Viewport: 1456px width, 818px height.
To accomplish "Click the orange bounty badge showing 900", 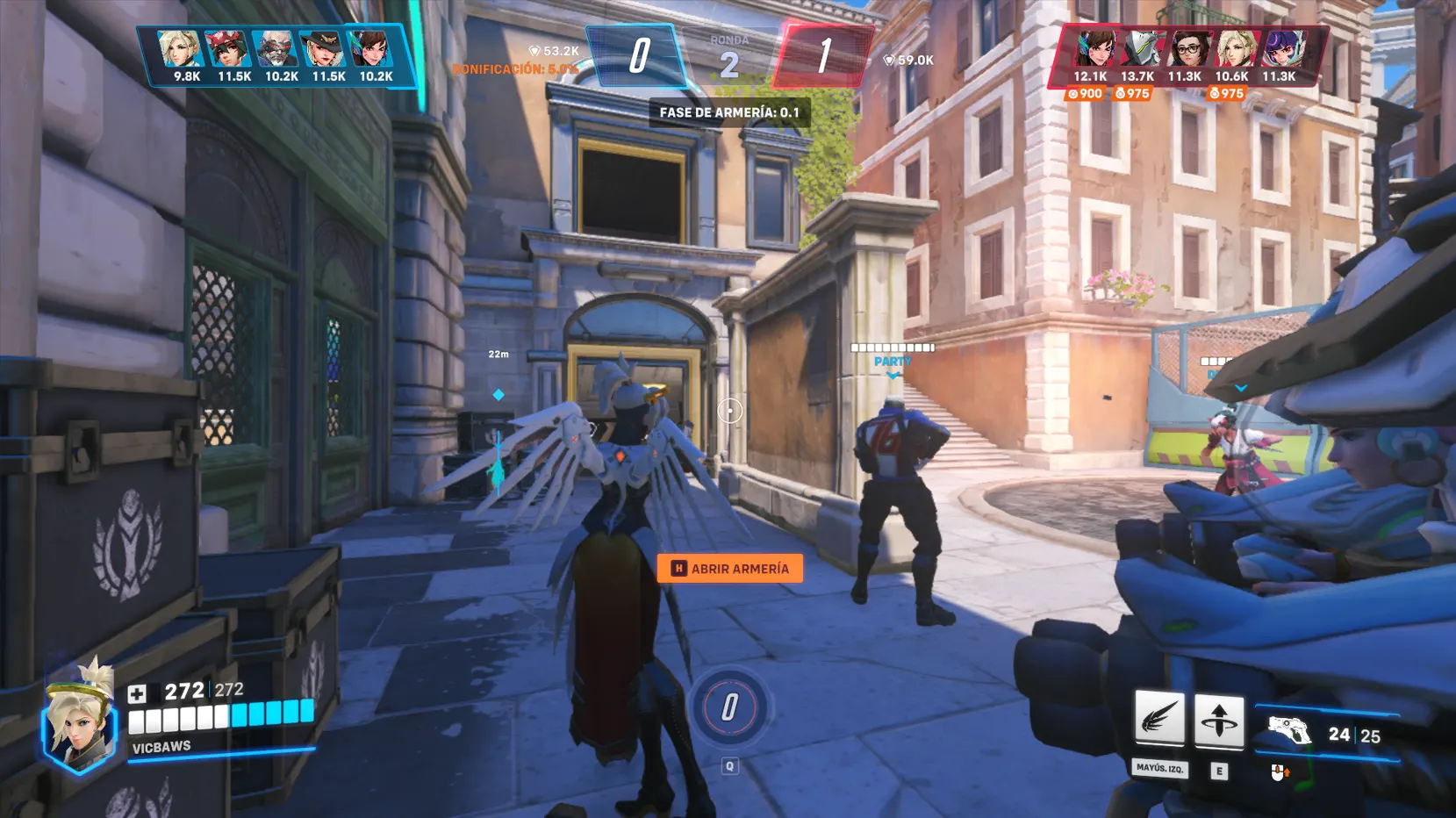I will pos(1086,93).
